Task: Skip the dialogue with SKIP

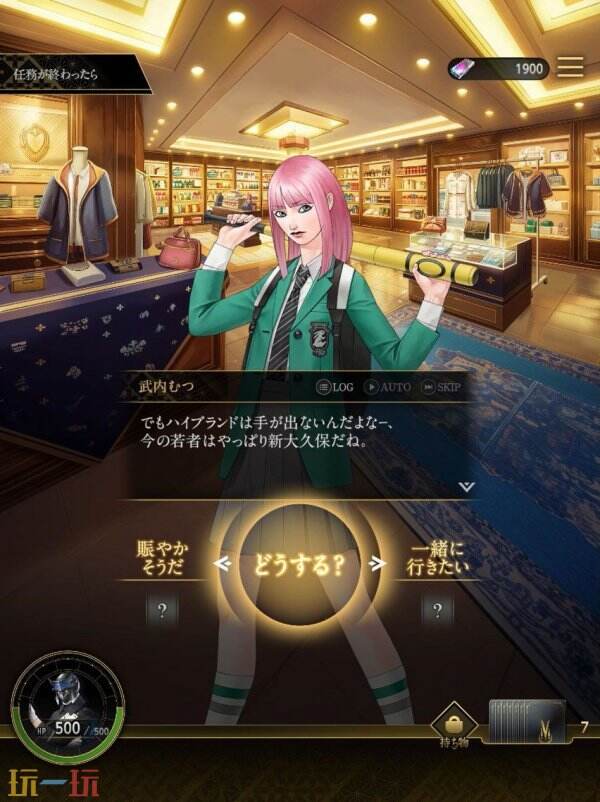Action: [441, 387]
